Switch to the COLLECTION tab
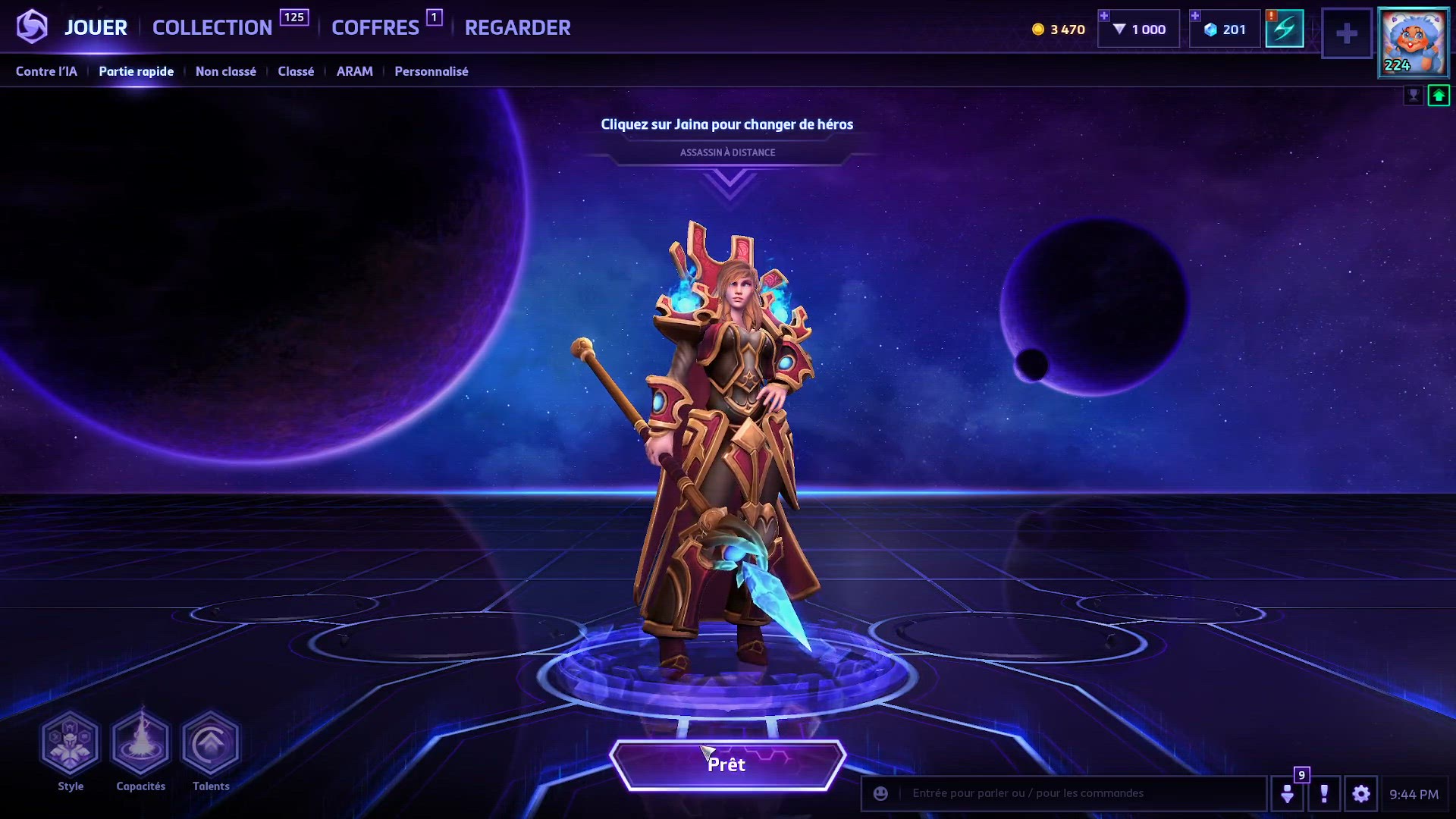Viewport: 1456px width, 819px height. click(x=212, y=27)
